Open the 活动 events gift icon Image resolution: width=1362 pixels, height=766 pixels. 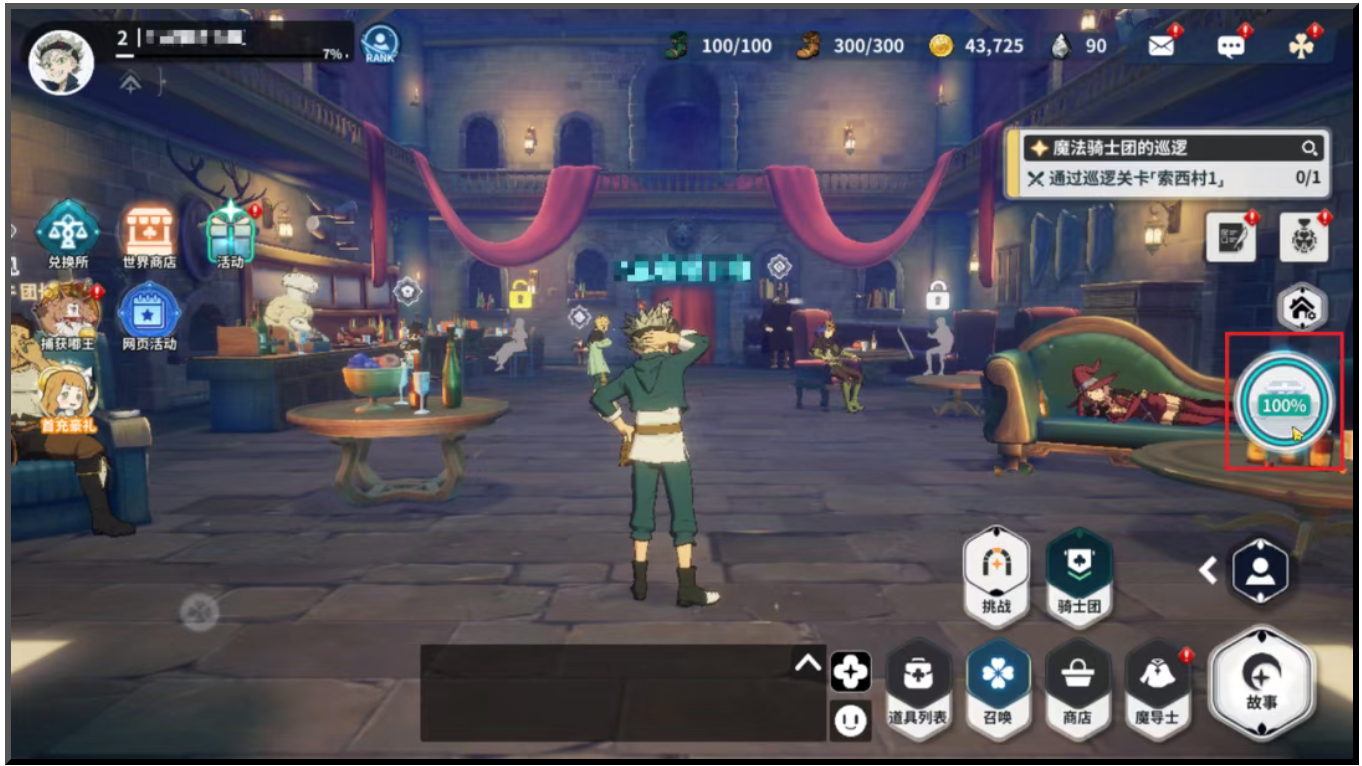[x=231, y=232]
